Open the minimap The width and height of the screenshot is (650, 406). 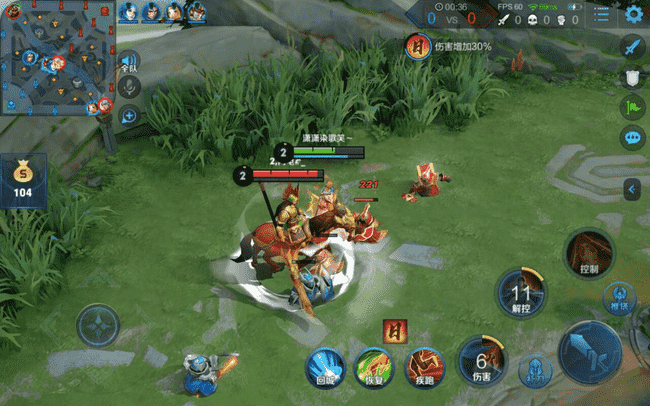(x=57, y=57)
